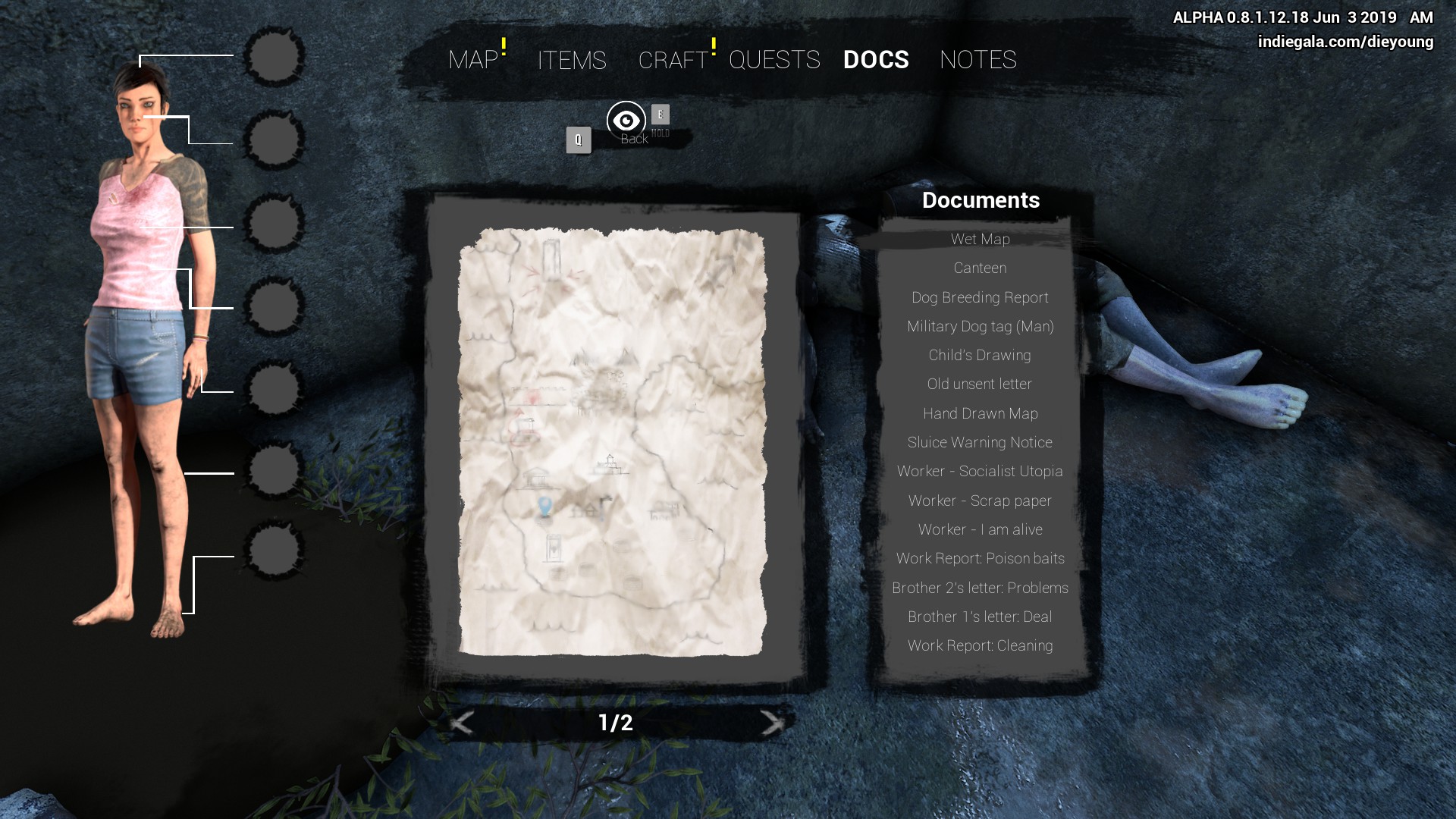Switch to the MAP tab

[473, 60]
